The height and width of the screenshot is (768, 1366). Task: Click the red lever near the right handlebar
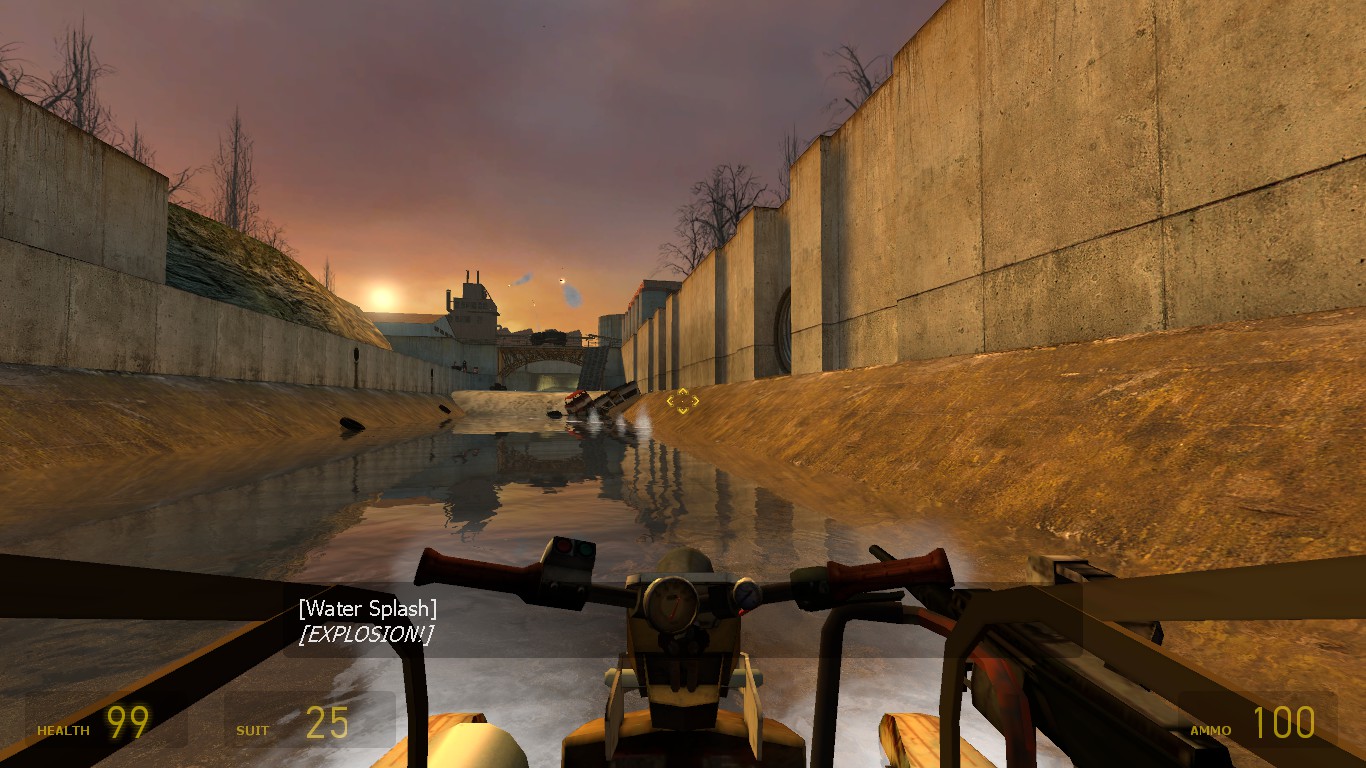click(742, 612)
